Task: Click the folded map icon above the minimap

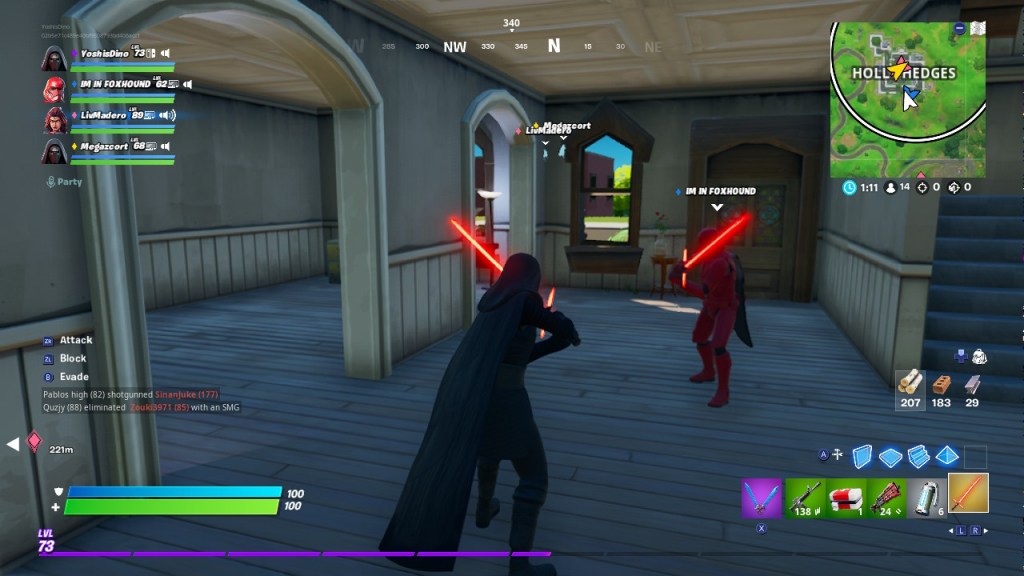Action: coord(979,27)
